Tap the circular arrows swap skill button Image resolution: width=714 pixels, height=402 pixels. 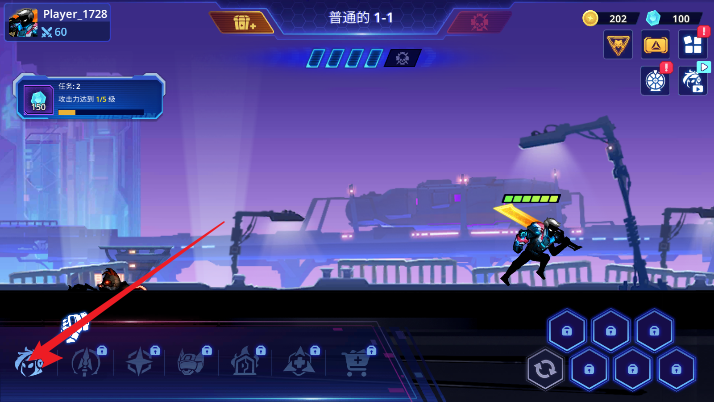tap(545, 369)
